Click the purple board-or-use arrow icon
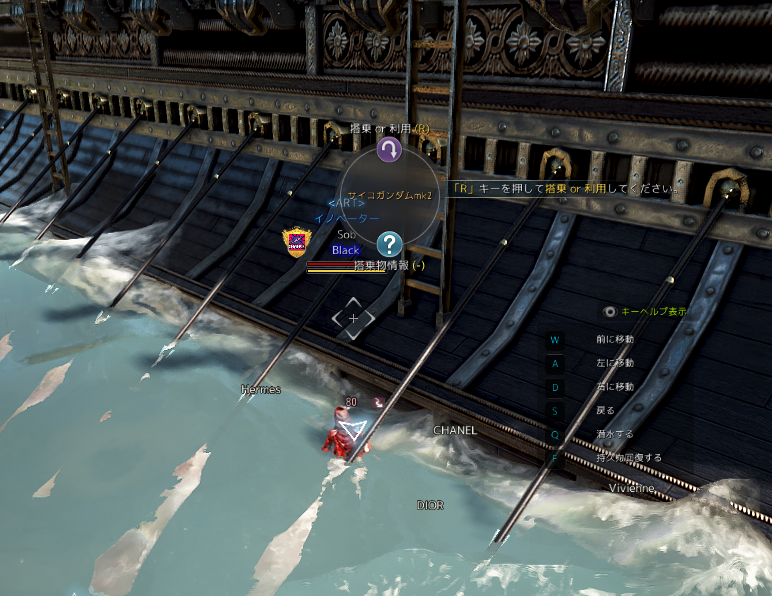Screen dimensions: 772x596 [389, 150]
